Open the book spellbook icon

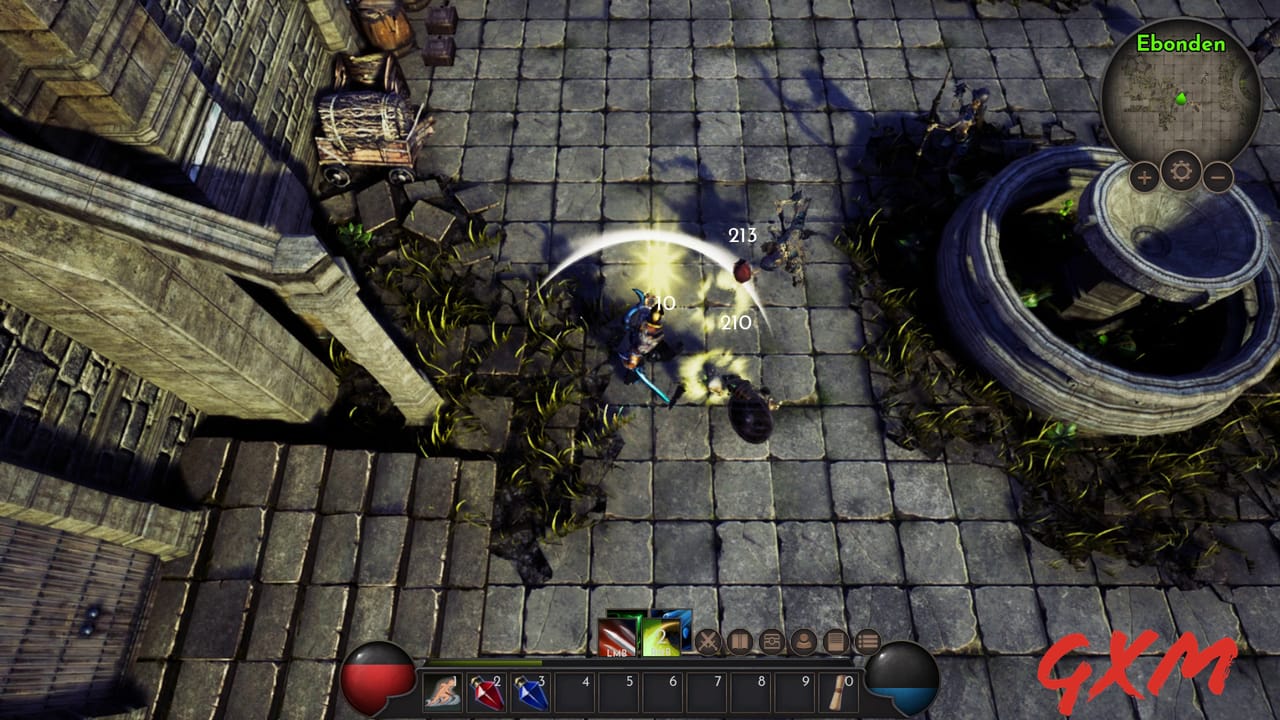[x=738, y=641]
